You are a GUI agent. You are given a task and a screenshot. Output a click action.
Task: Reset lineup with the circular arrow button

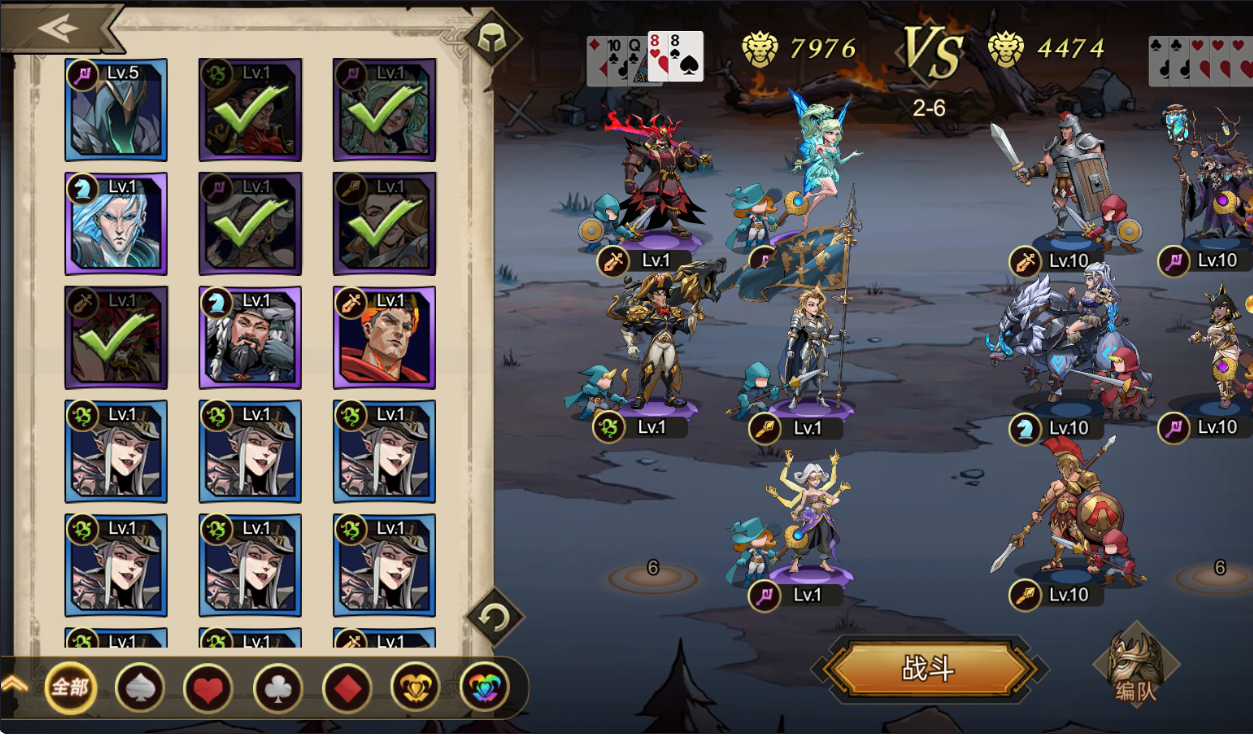tap(494, 616)
